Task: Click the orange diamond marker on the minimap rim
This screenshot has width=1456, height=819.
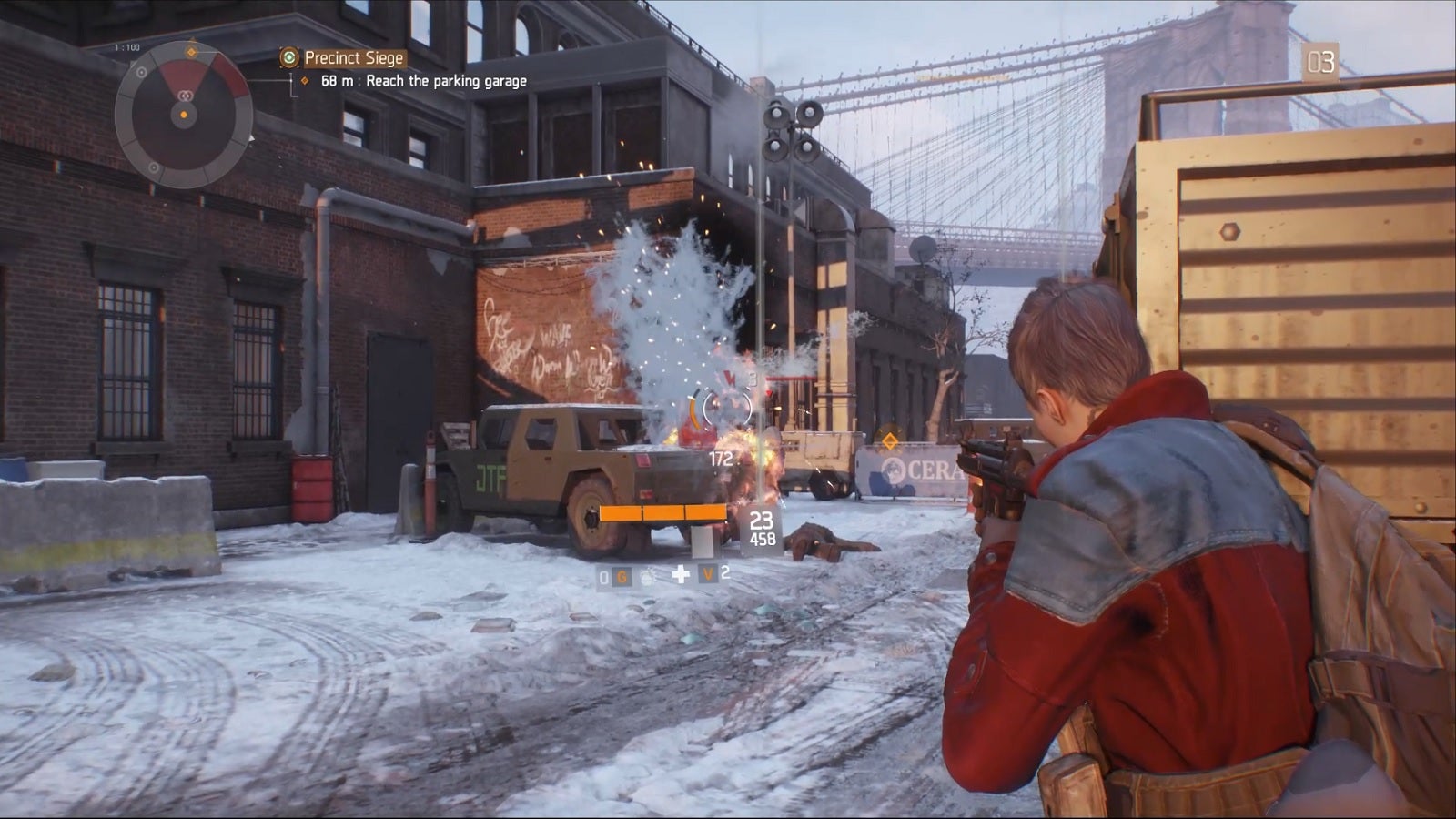Action: pos(191,52)
